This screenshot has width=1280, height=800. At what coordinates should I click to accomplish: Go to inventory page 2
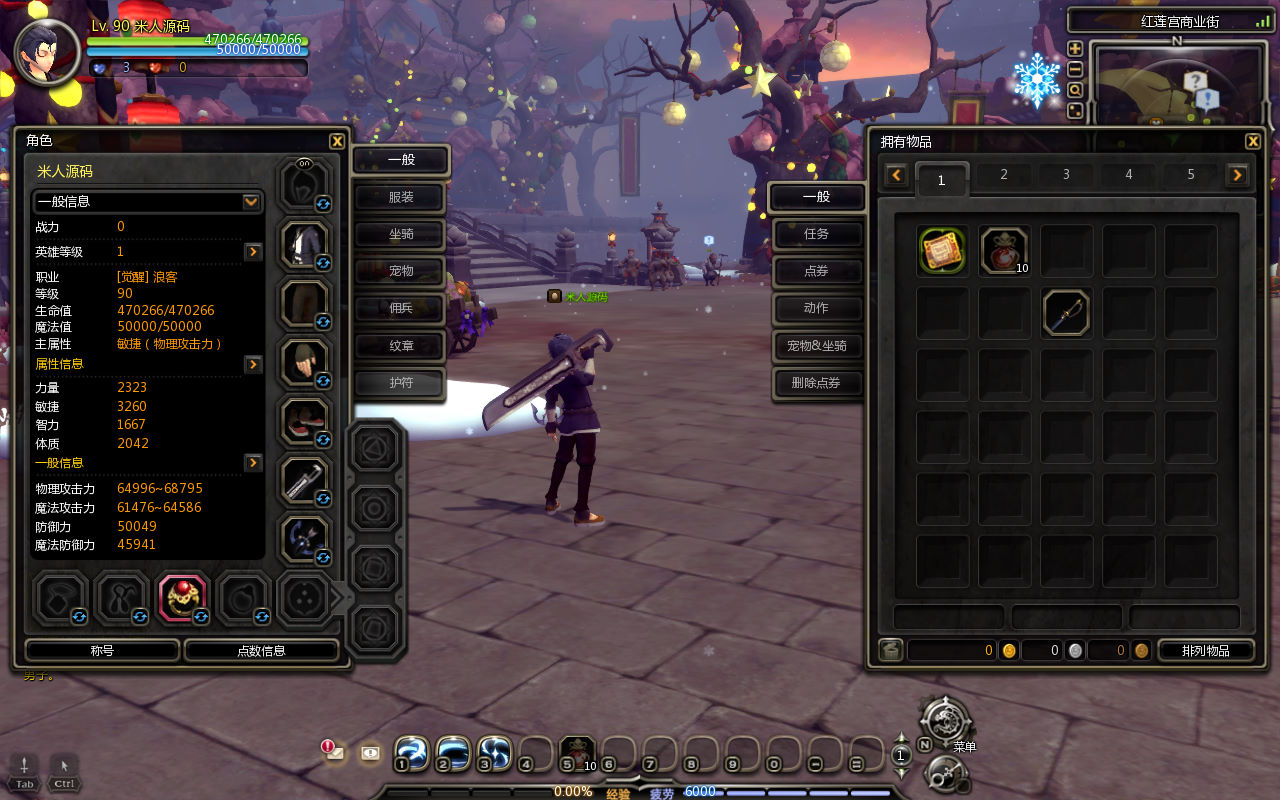(1004, 175)
